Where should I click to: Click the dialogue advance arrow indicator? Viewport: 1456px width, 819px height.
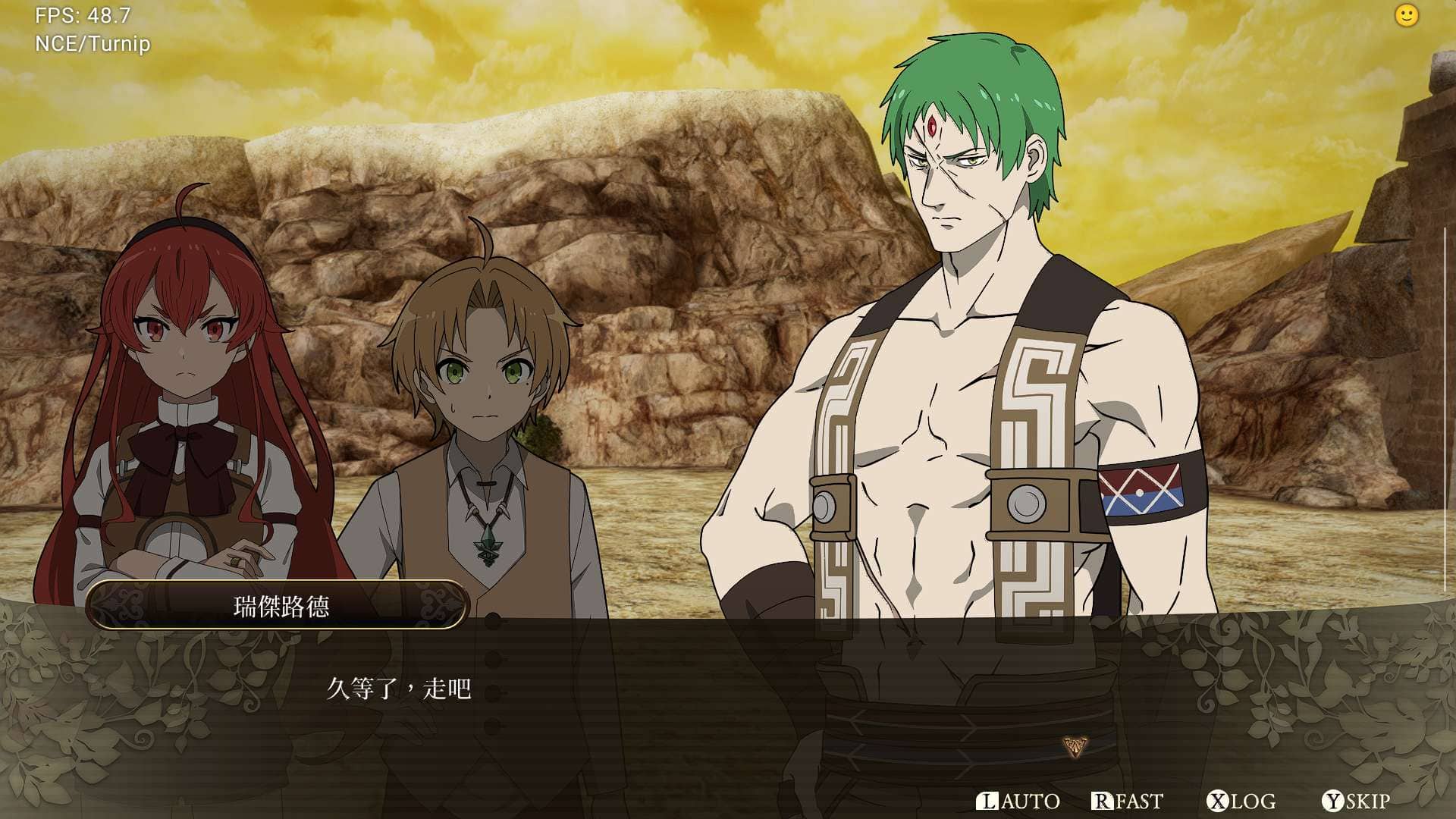[x=1075, y=746]
